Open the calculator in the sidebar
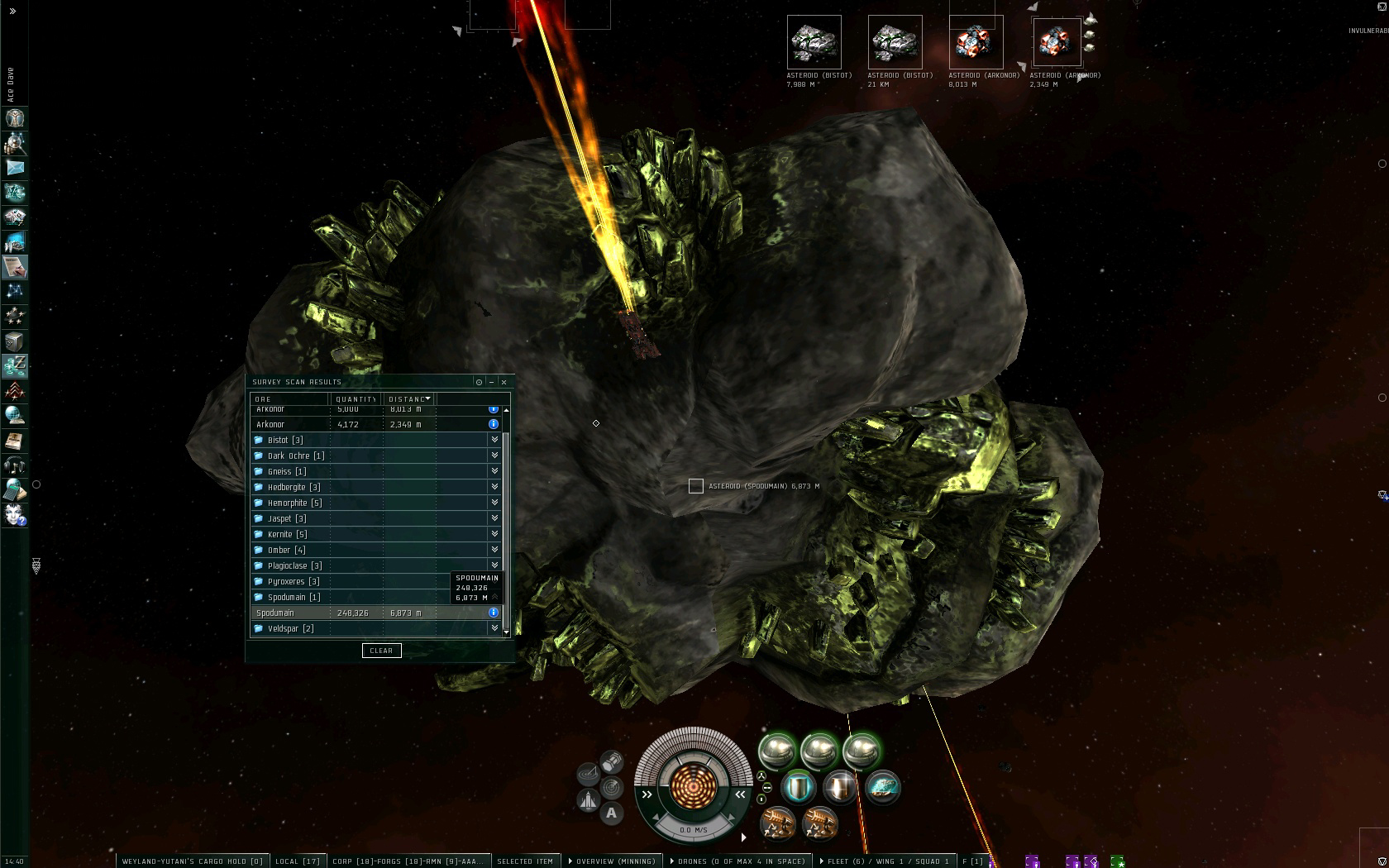The width and height of the screenshot is (1389, 868). (x=15, y=490)
